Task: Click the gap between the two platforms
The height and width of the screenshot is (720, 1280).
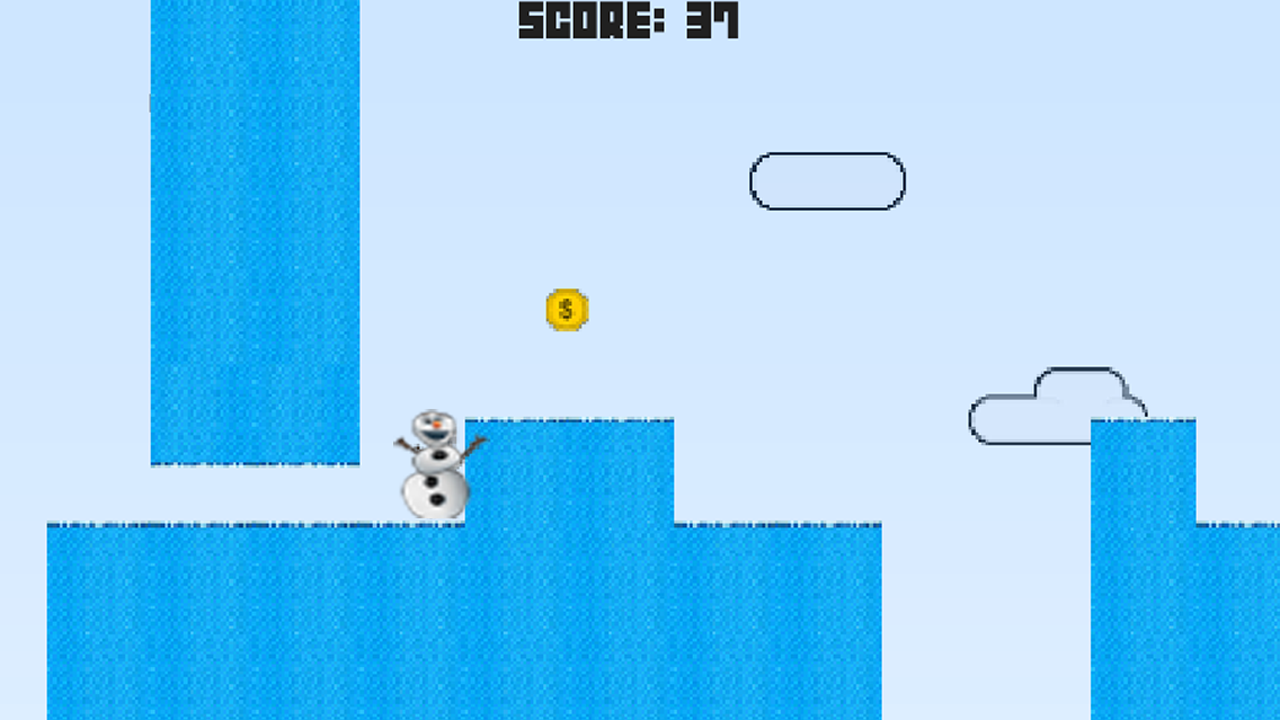Action: (x=985, y=620)
